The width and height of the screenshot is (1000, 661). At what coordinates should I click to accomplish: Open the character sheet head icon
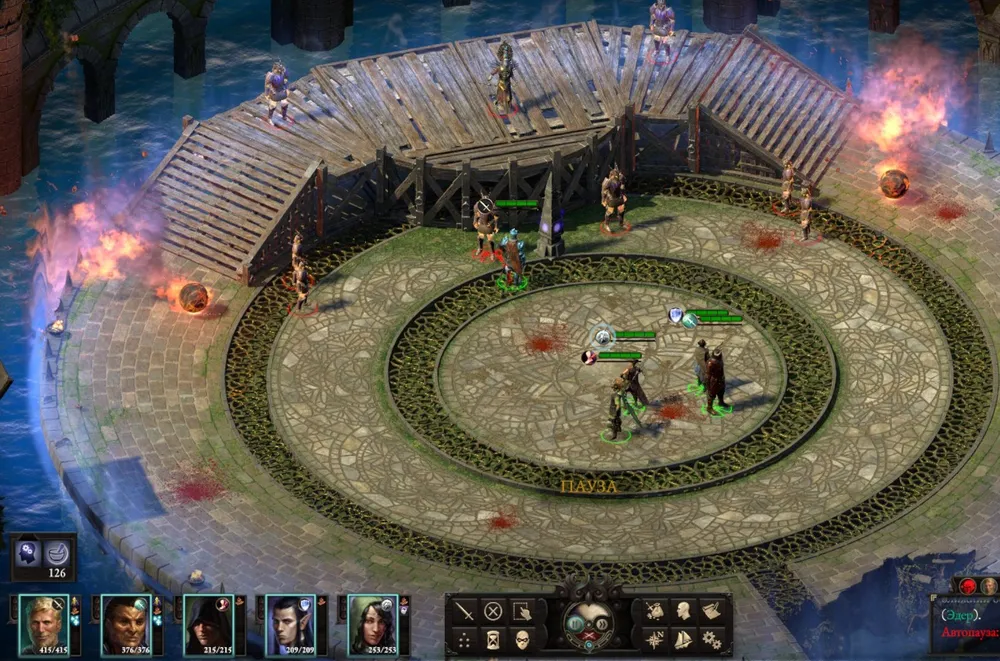tap(683, 611)
